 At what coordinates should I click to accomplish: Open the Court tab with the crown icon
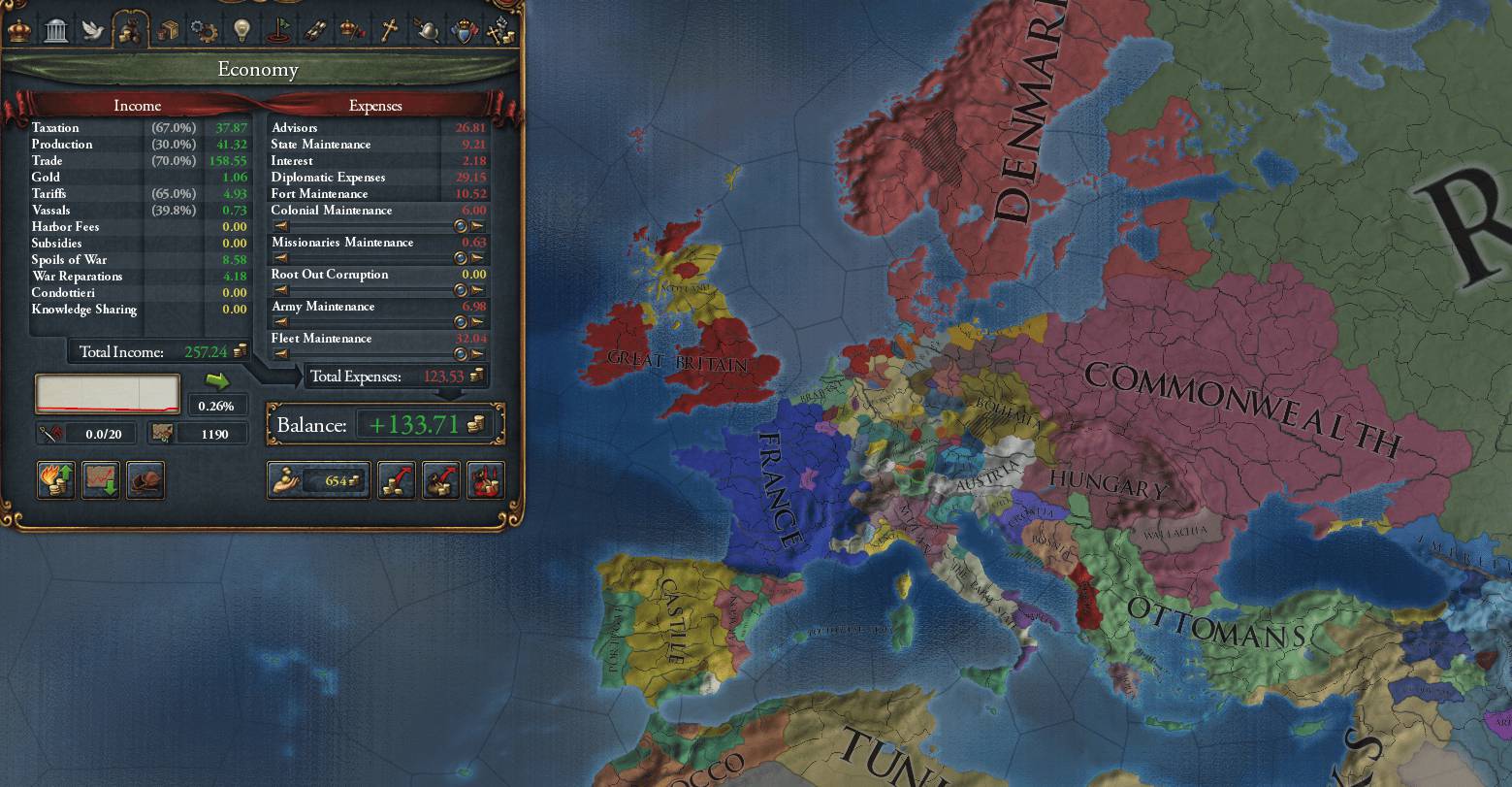[19, 30]
